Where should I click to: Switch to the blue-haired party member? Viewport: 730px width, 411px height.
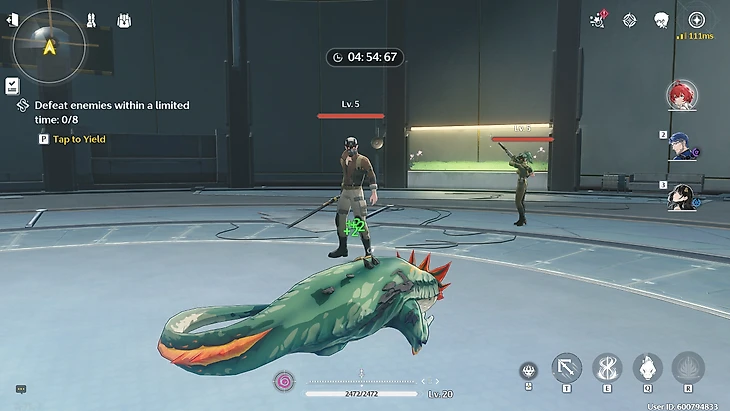684,146
